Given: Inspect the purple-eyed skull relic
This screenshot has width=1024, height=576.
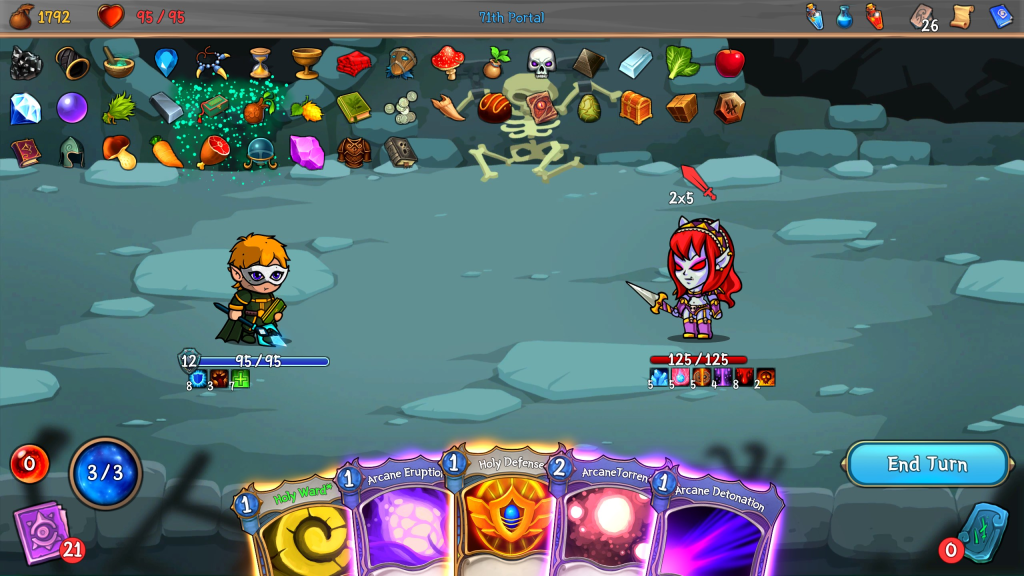Looking at the screenshot, I should [x=541, y=62].
